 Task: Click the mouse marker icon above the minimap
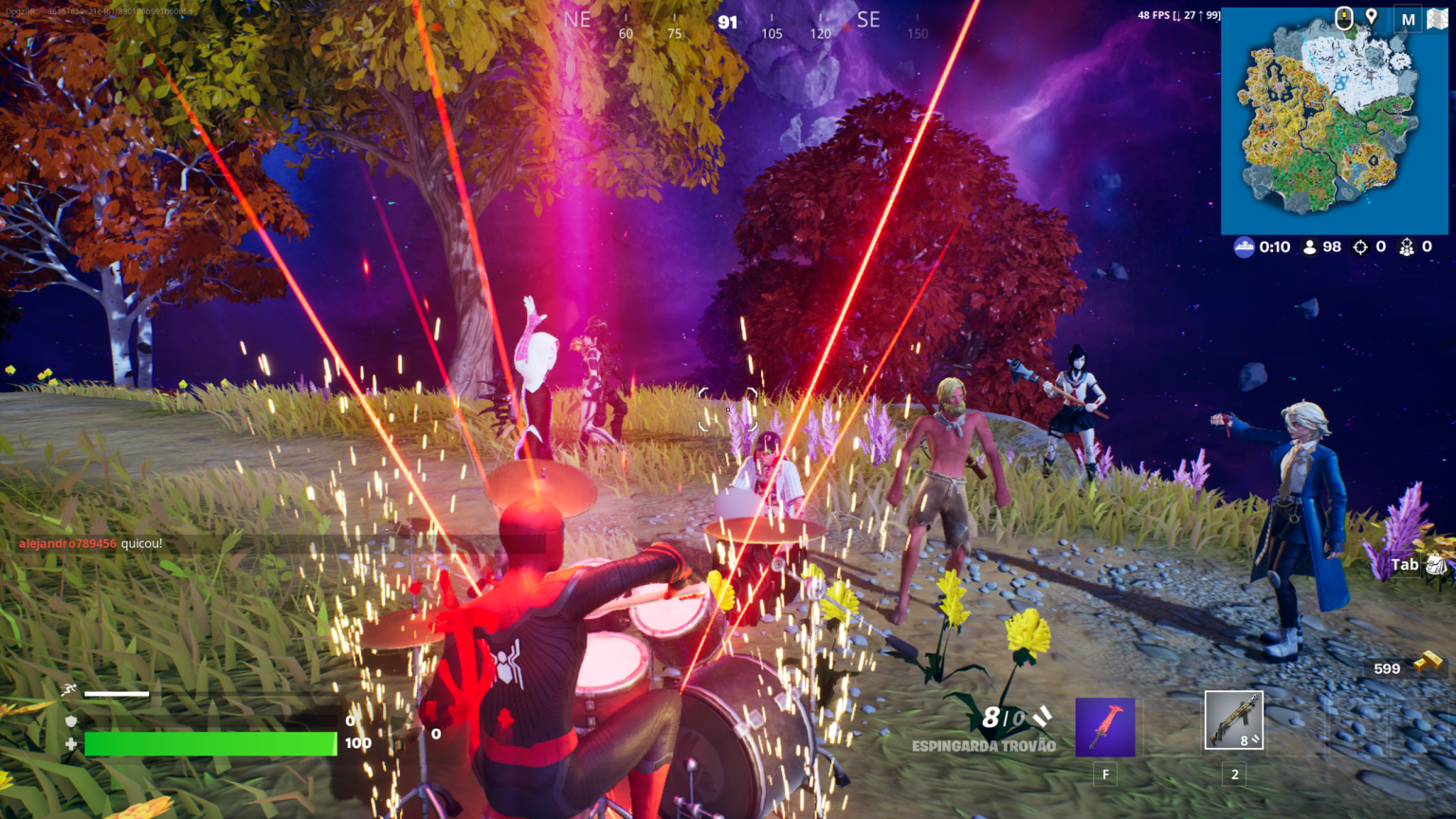click(x=1343, y=16)
